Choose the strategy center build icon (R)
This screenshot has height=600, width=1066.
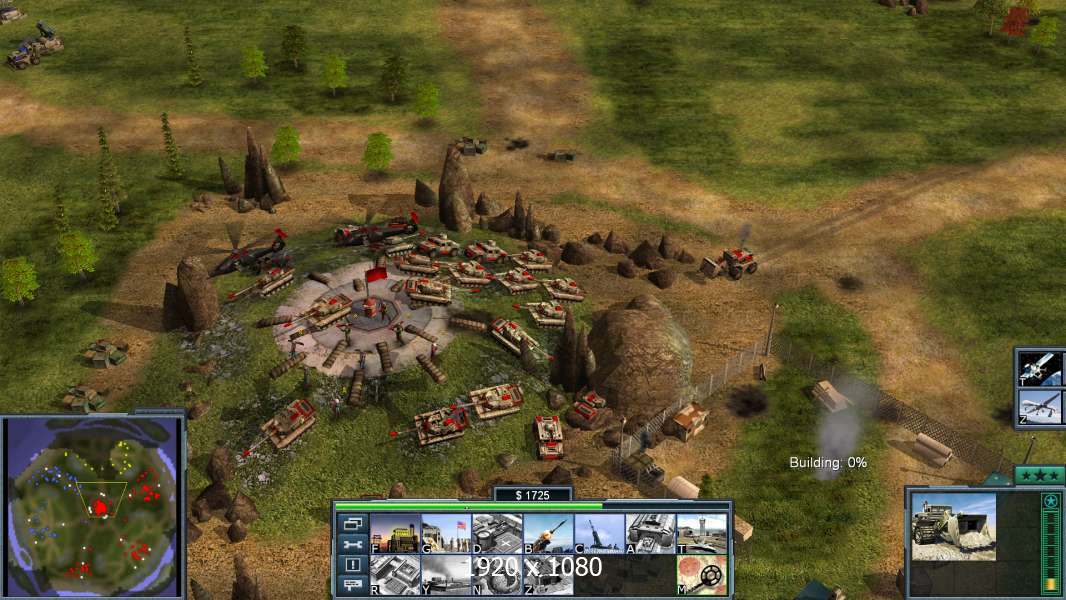395,575
